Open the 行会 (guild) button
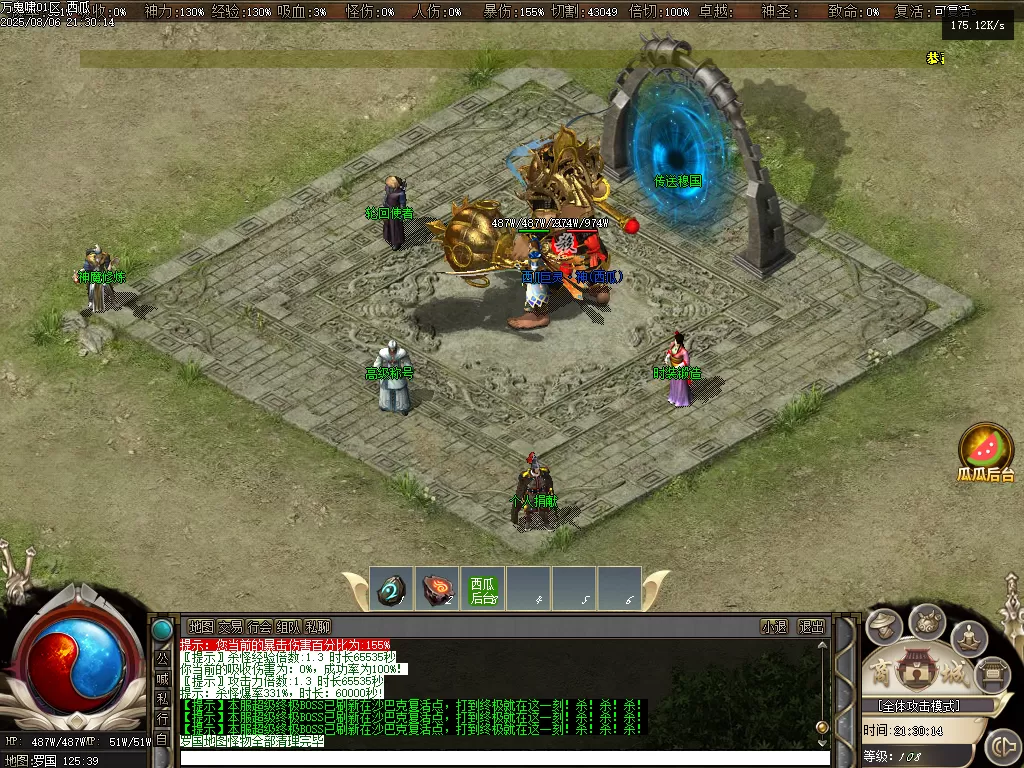The height and width of the screenshot is (768, 1024). [260, 627]
